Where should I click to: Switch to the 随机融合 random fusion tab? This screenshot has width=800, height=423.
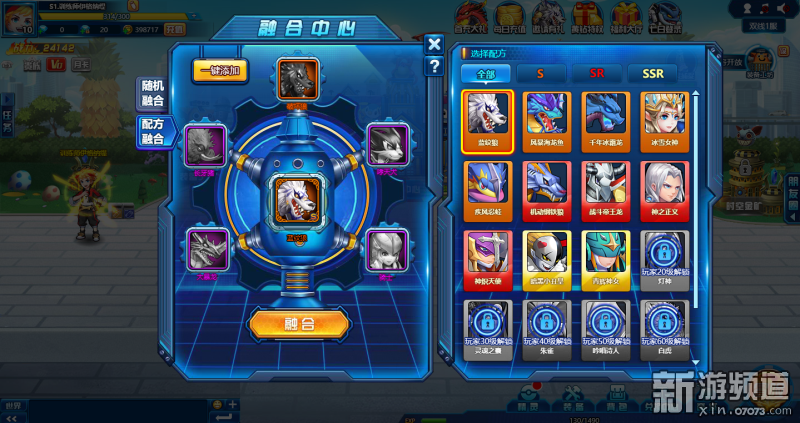153,95
